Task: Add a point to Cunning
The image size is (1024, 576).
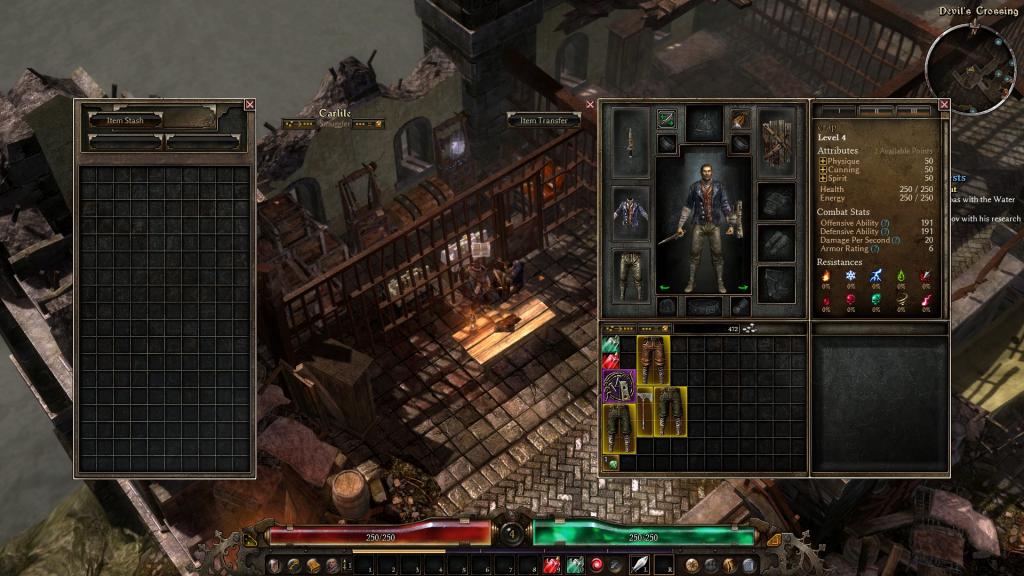Action: pyautogui.click(x=823, y=169)
